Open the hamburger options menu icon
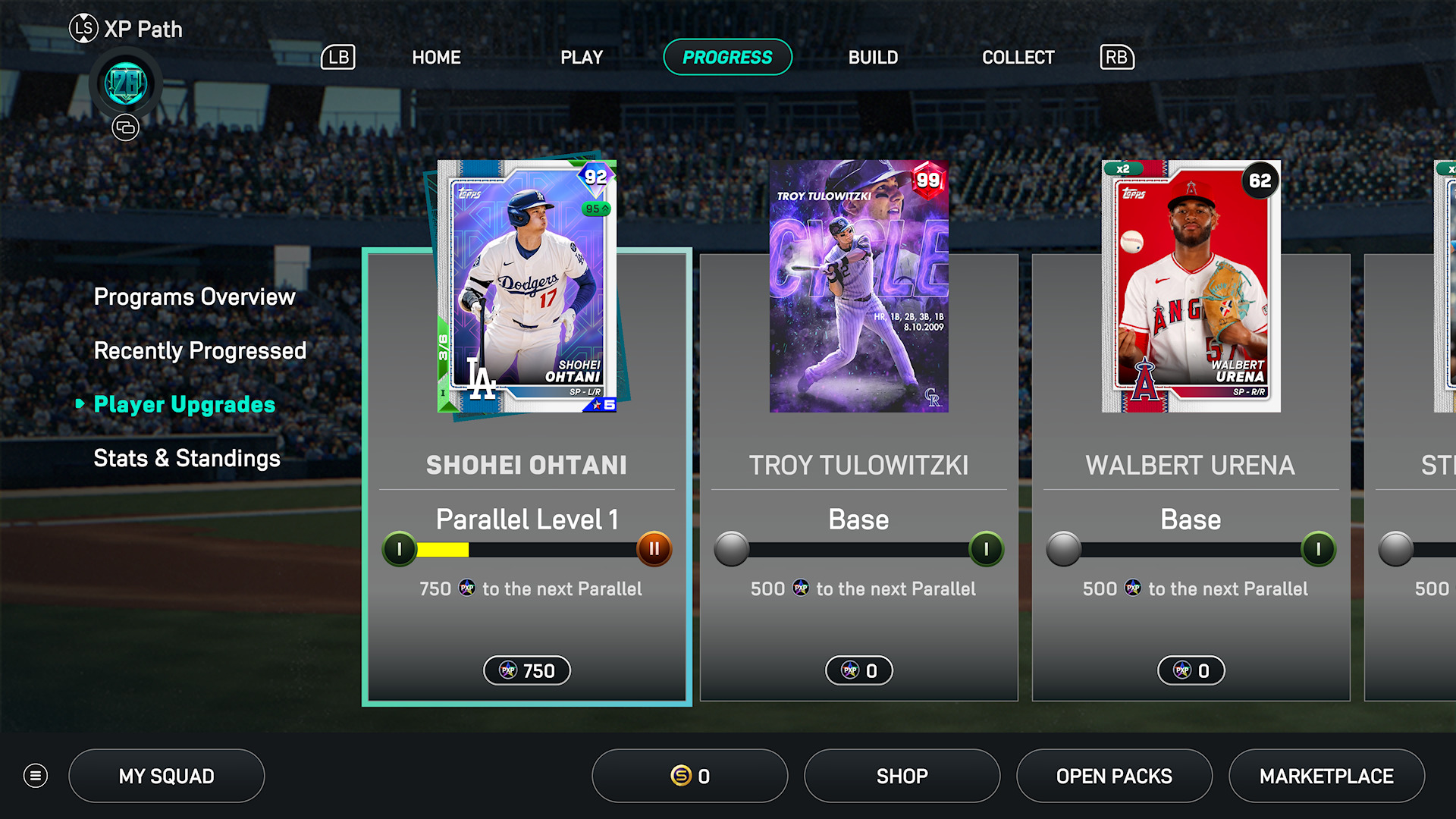 click(x=36, y=776)
